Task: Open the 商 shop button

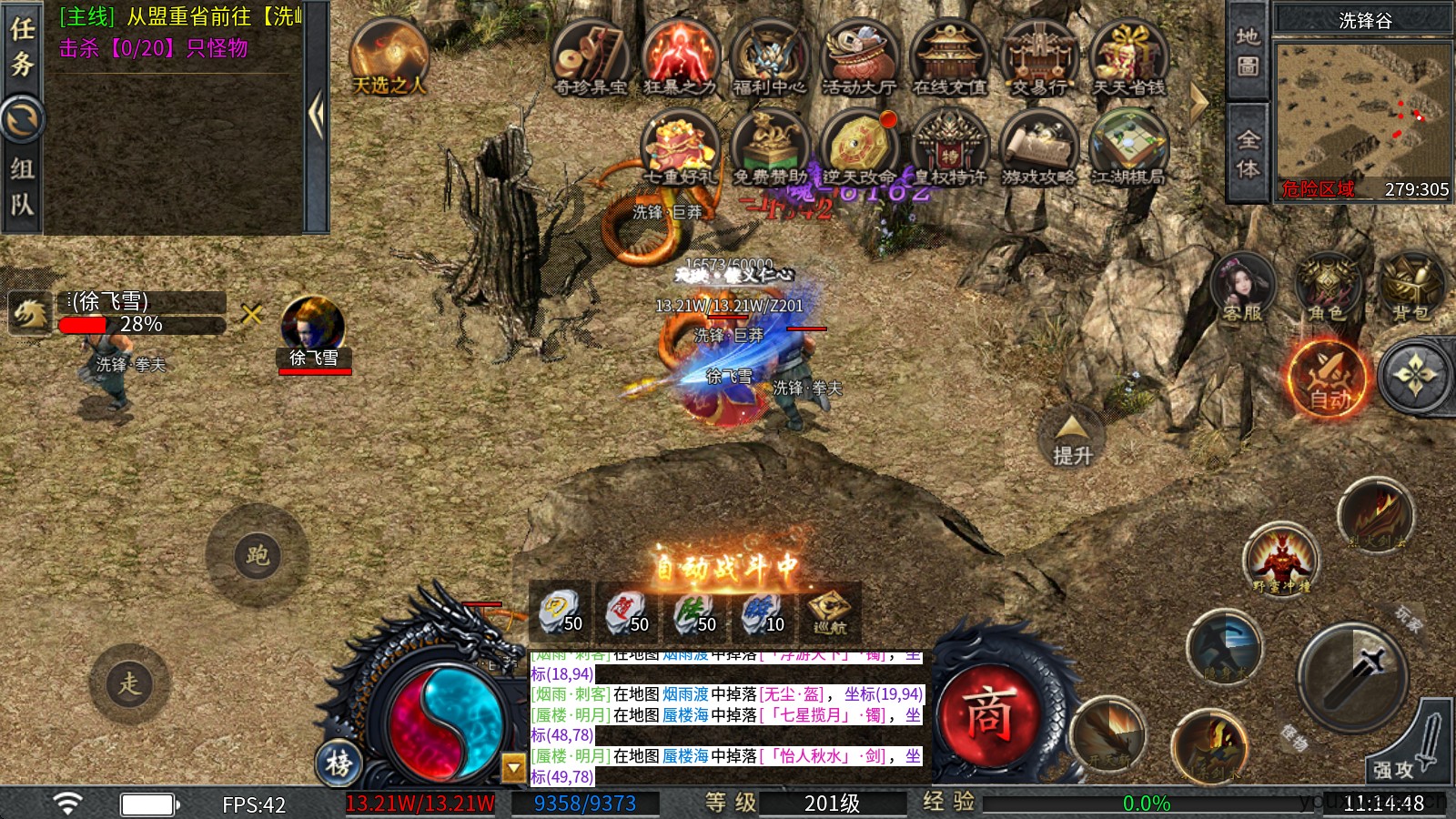Action: 989,714
